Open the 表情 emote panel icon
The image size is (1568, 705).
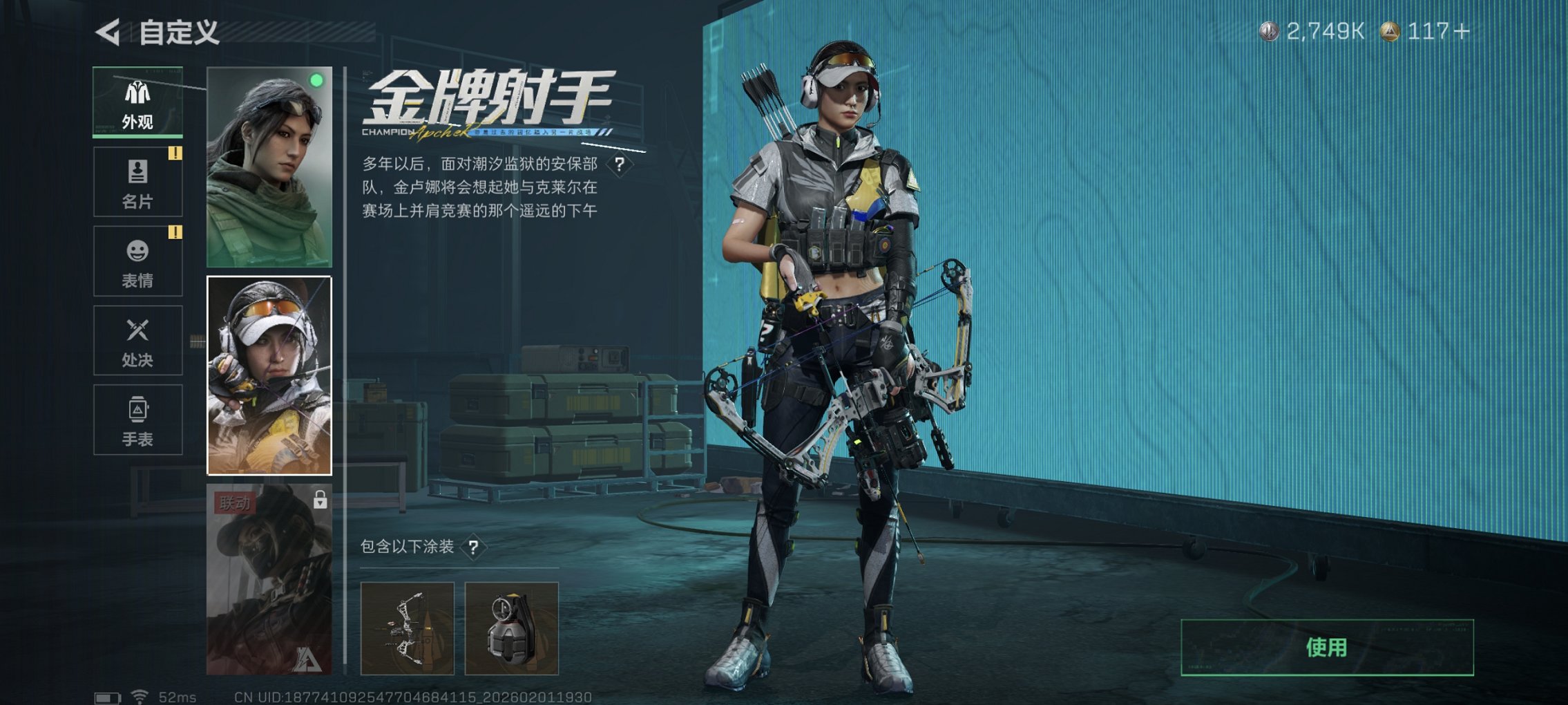point(137,259)
